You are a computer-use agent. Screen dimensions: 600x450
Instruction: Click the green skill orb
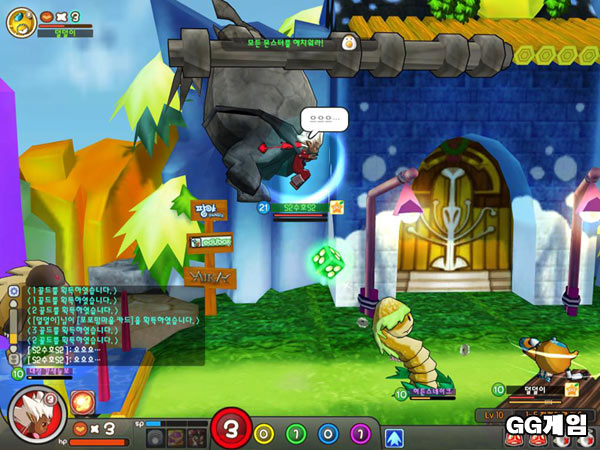(x=296, y=435)
